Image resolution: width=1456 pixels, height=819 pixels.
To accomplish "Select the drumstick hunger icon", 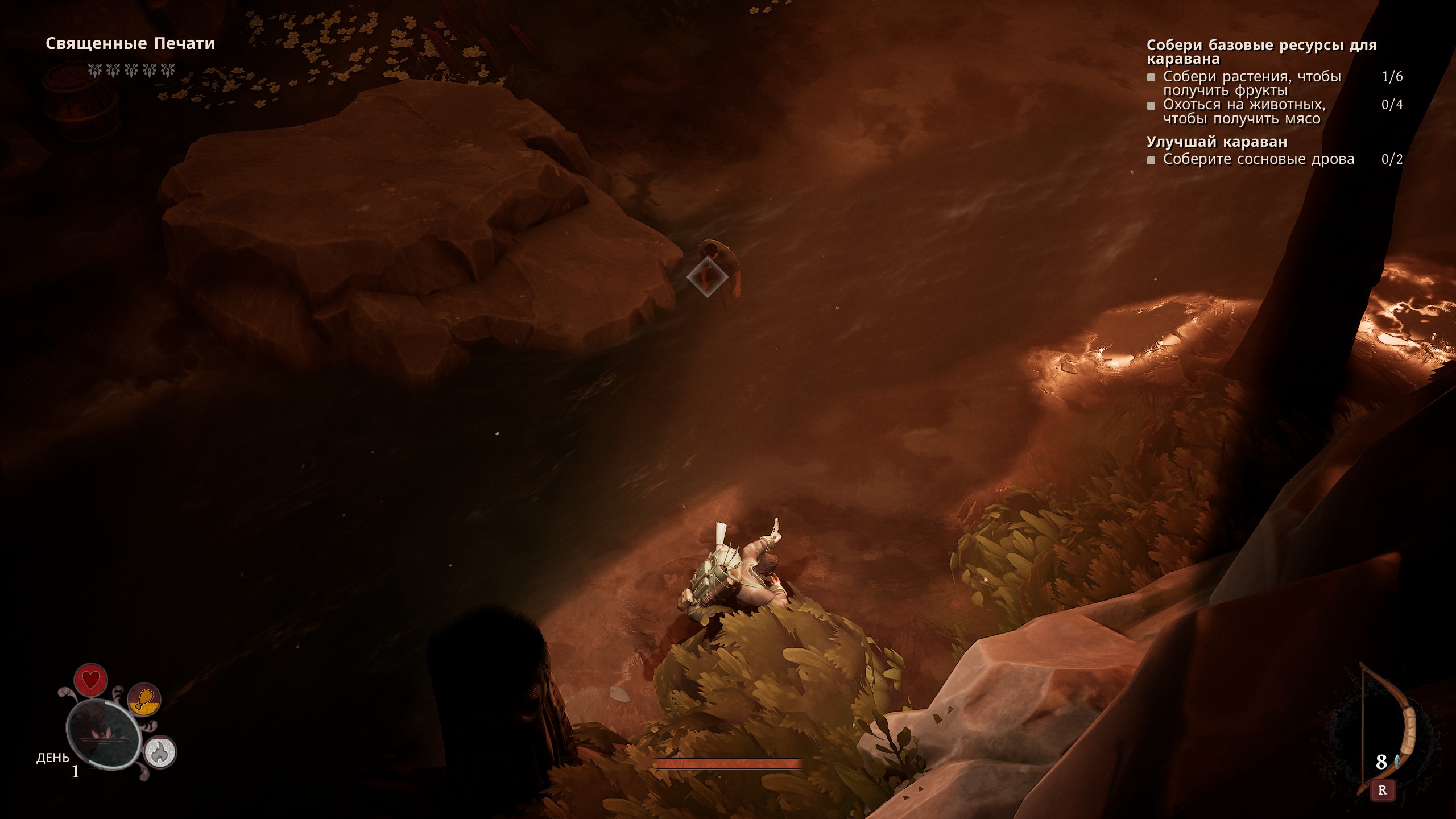I will (144, 699).
